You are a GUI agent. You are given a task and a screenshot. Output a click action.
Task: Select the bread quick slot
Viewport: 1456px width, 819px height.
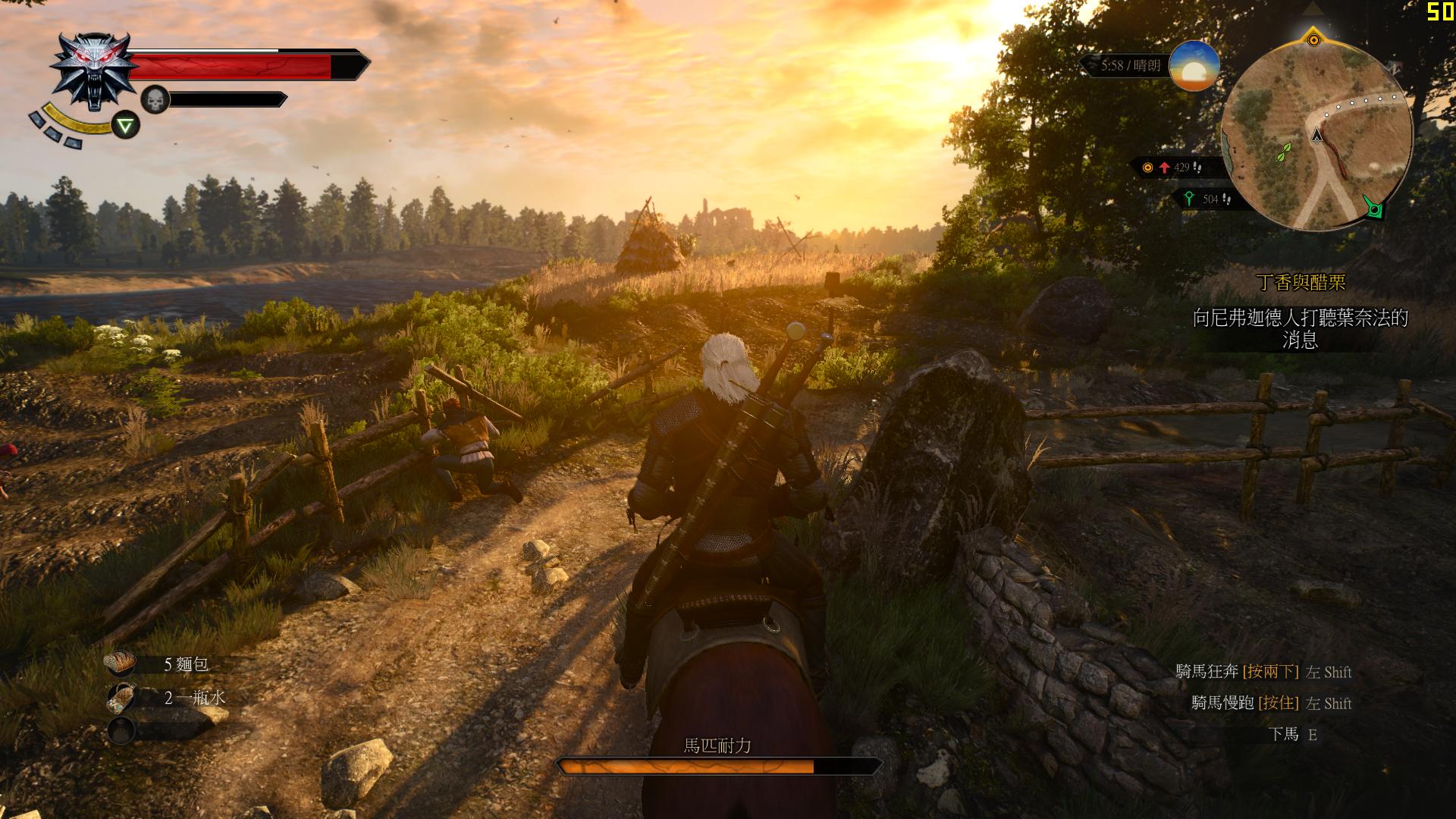coord(121,664)
